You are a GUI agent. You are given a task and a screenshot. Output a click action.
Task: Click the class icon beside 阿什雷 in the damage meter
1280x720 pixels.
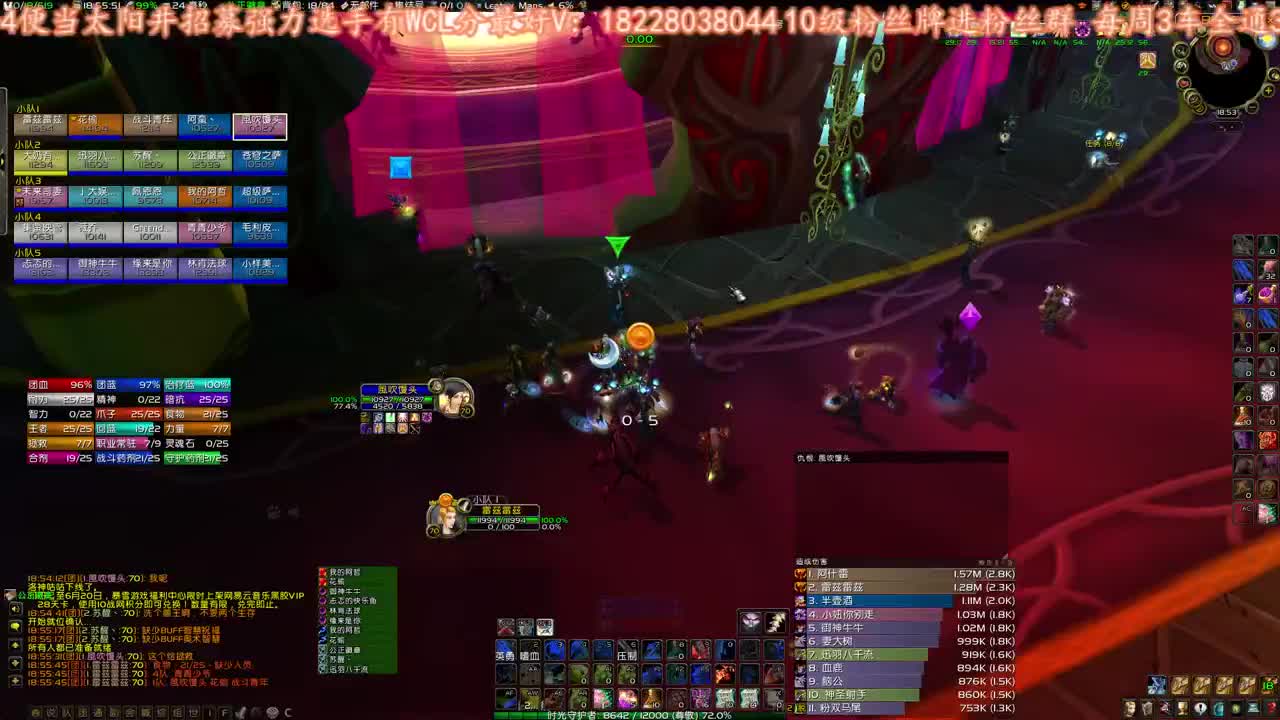(801, 574)
